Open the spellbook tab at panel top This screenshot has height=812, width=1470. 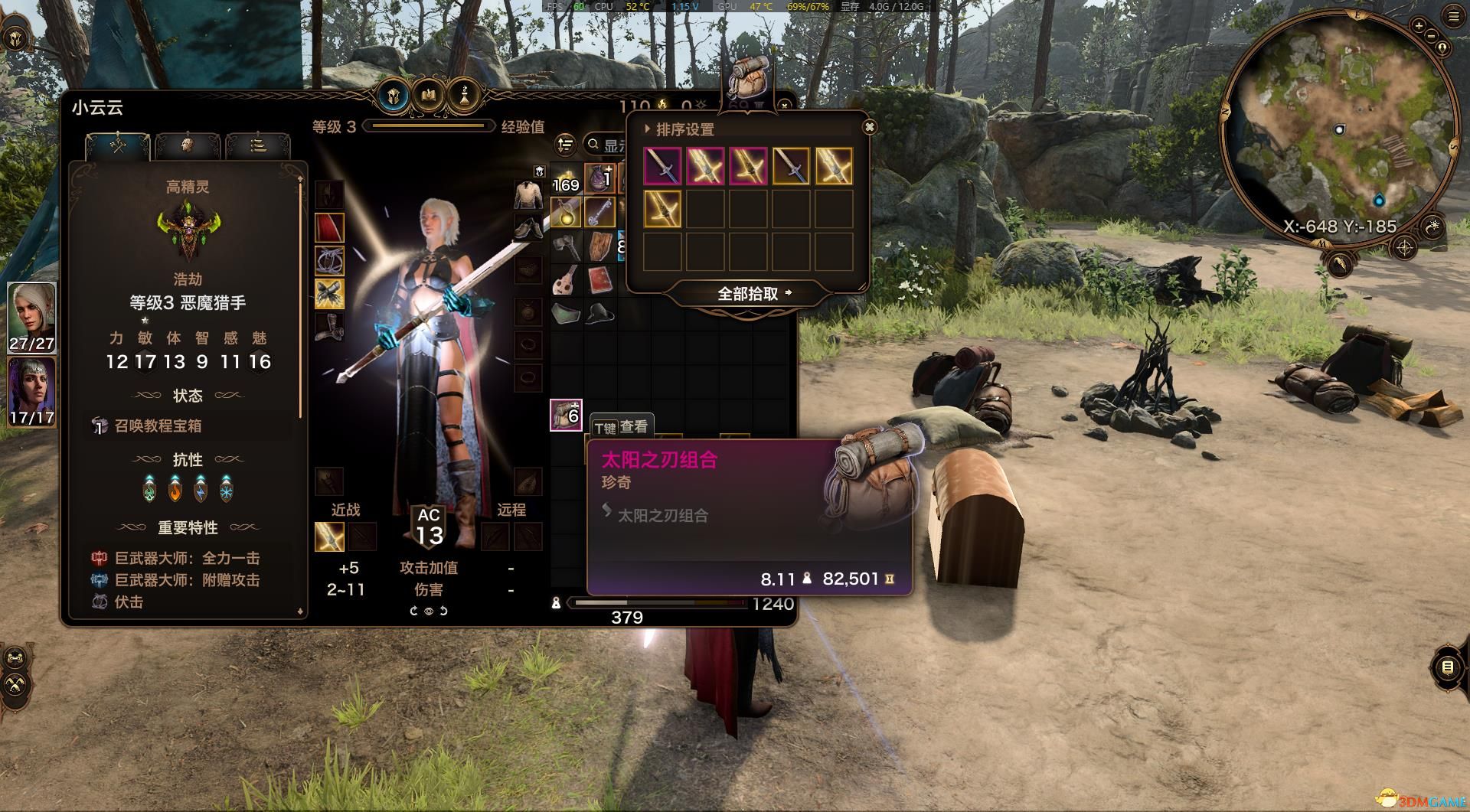coord(429,96)
